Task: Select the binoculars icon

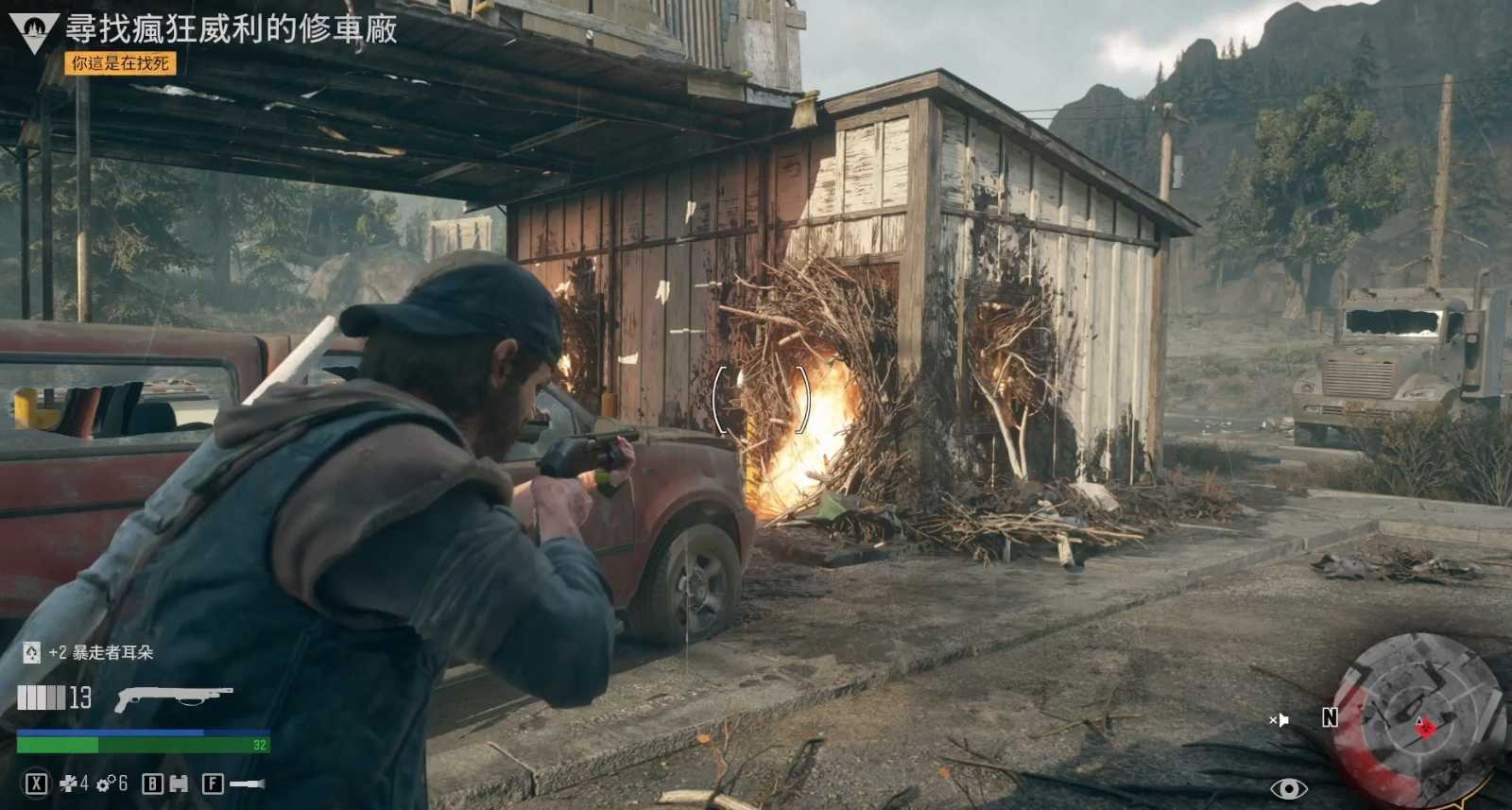Action: (x=178, y=784)
